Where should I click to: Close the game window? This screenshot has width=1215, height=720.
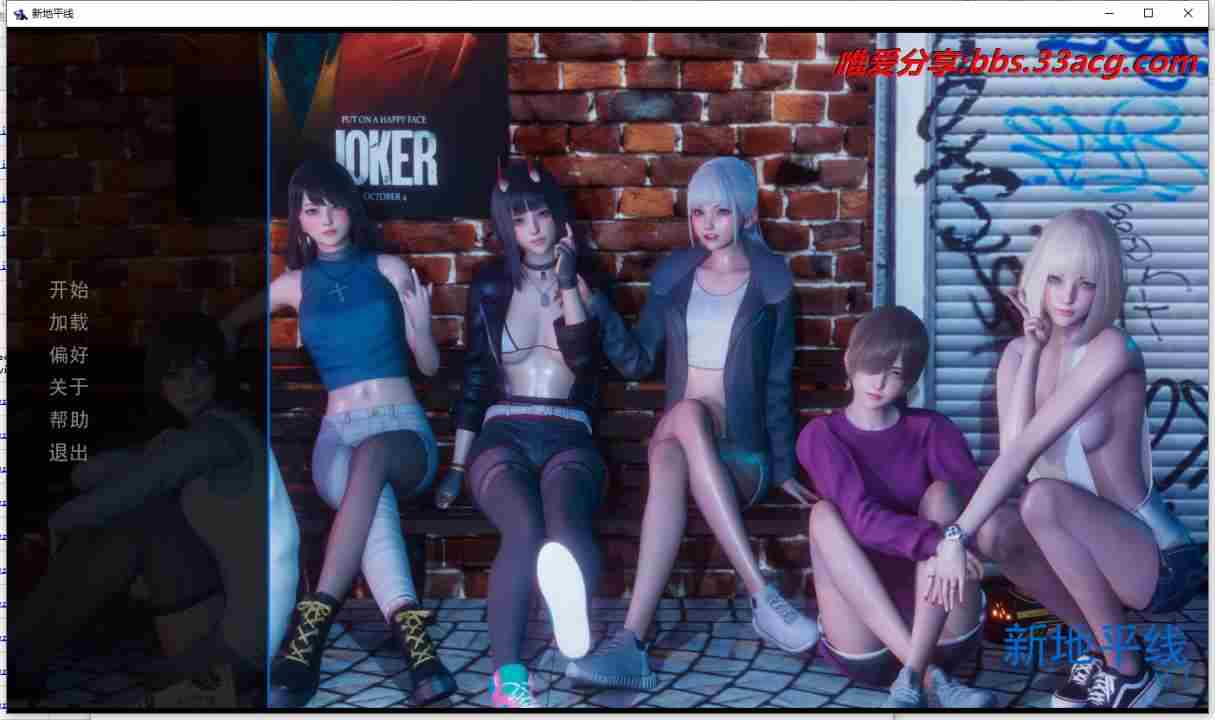click(1188, 13)
